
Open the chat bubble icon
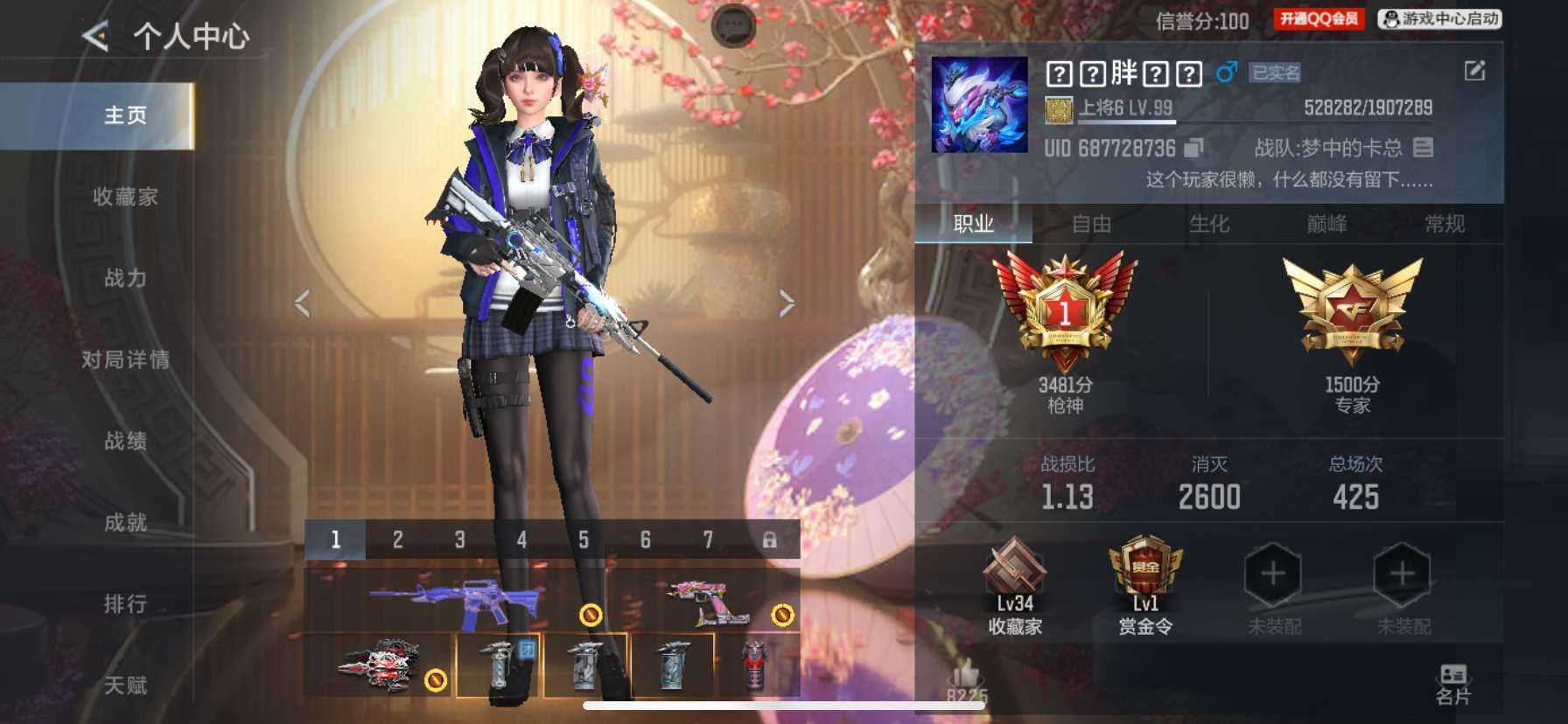733,24
